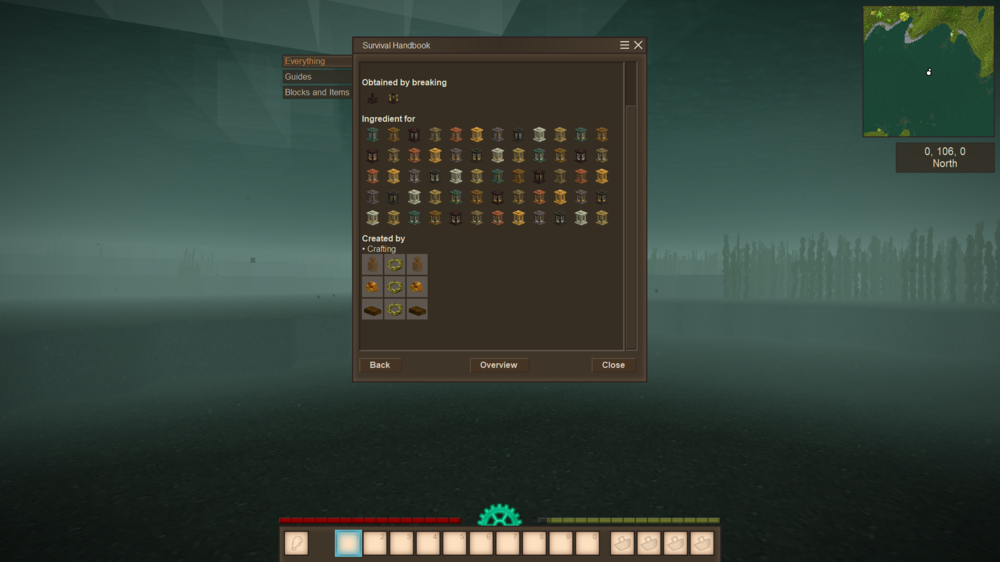Open the Blocks and Items tab
Viewport: 1000px width, 562px height.
tap(317, 93)
